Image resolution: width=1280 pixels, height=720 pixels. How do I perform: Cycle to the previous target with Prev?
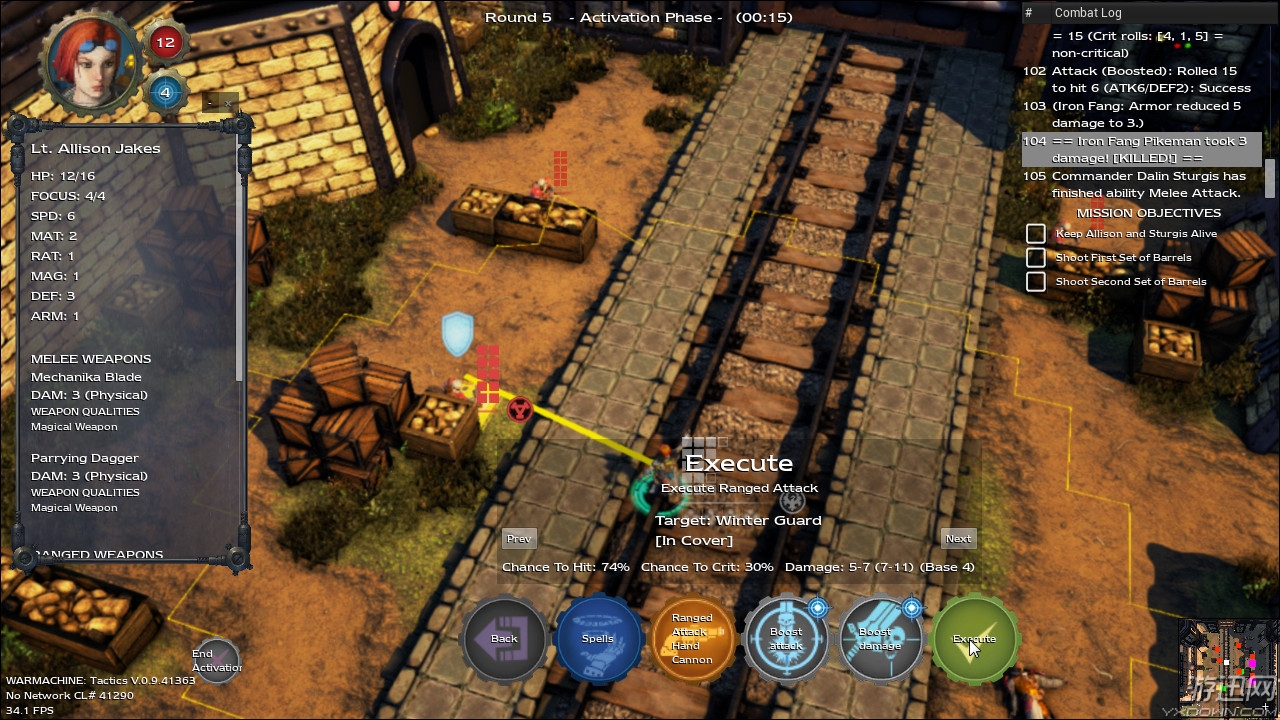point(519,539)
